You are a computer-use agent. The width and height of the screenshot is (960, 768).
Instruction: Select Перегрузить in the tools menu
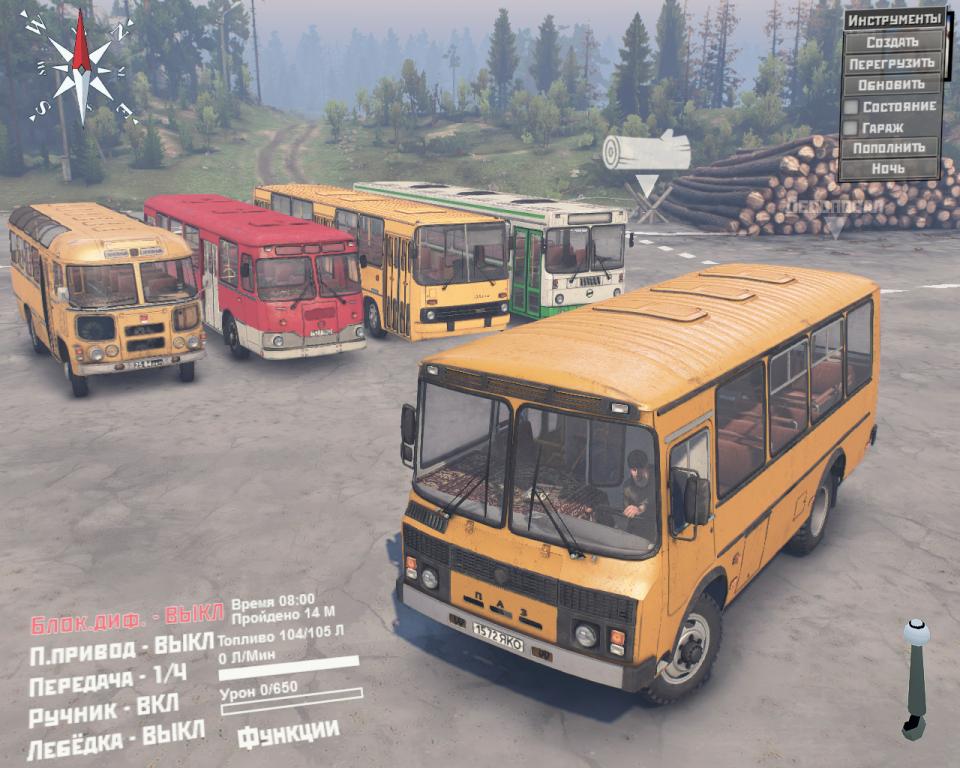pyautogui.click(x=892, y=63)
